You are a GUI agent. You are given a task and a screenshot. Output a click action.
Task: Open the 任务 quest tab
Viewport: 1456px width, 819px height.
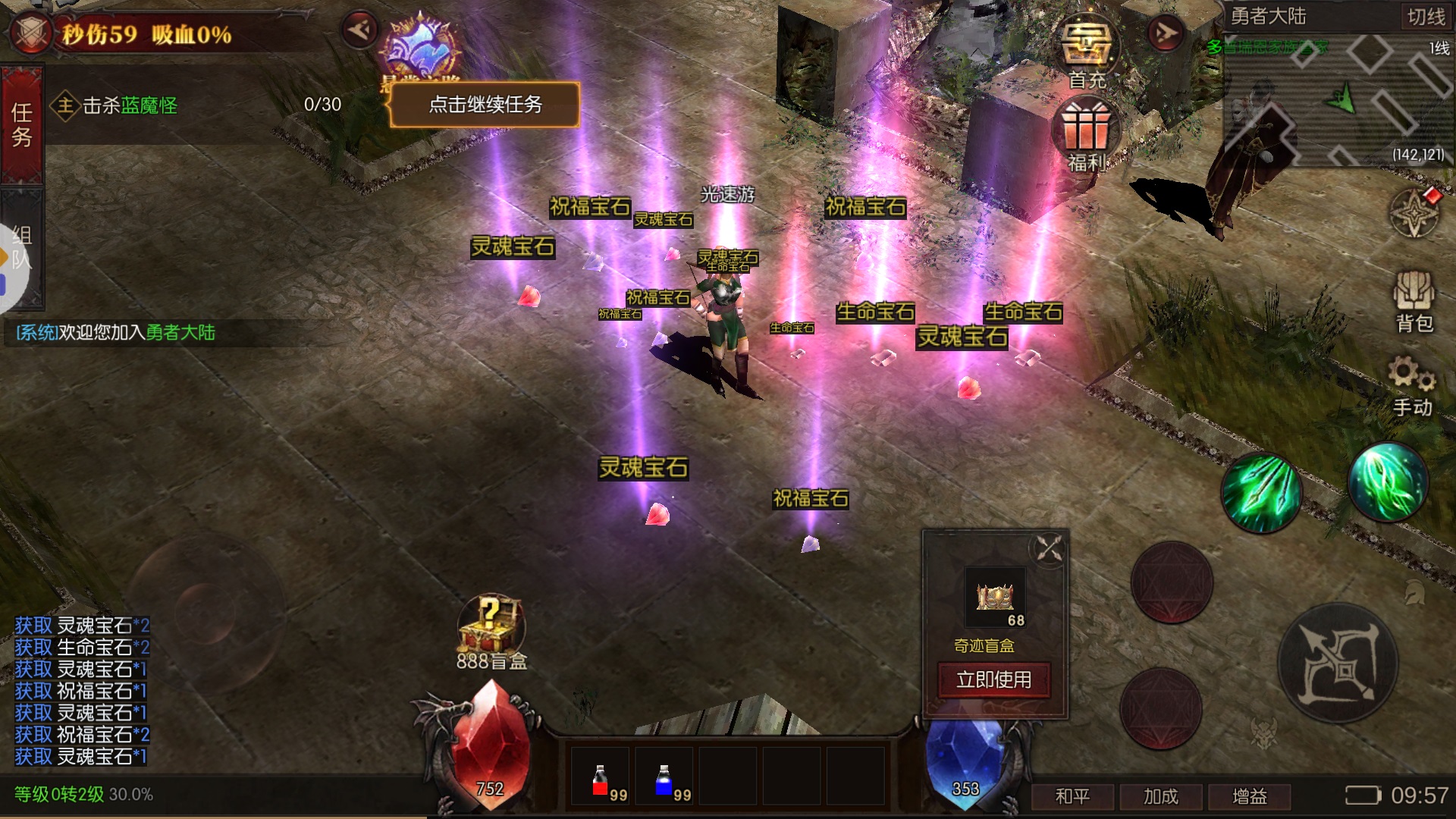(22, 125)
